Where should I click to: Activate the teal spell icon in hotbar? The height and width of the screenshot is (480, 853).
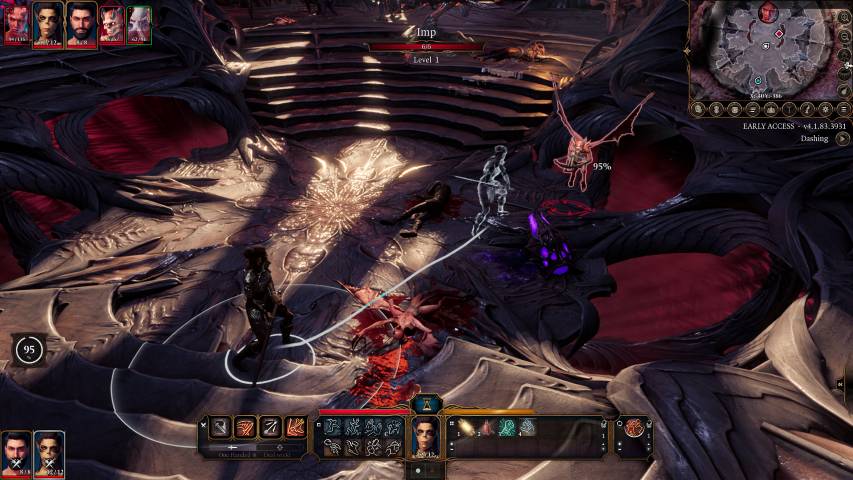[x=508, y=428]
